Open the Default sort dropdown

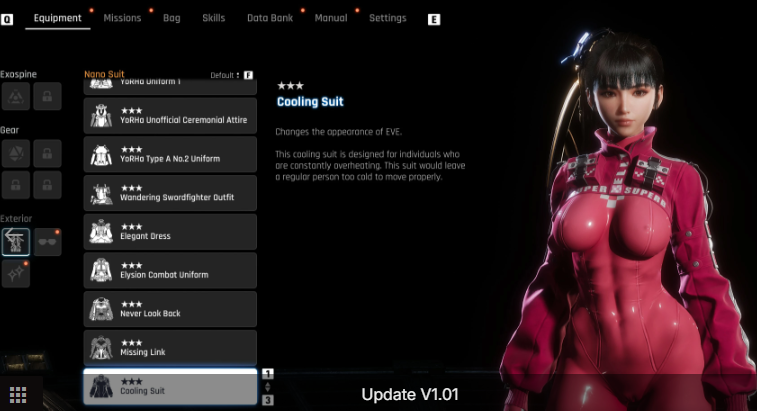[224, 75]
